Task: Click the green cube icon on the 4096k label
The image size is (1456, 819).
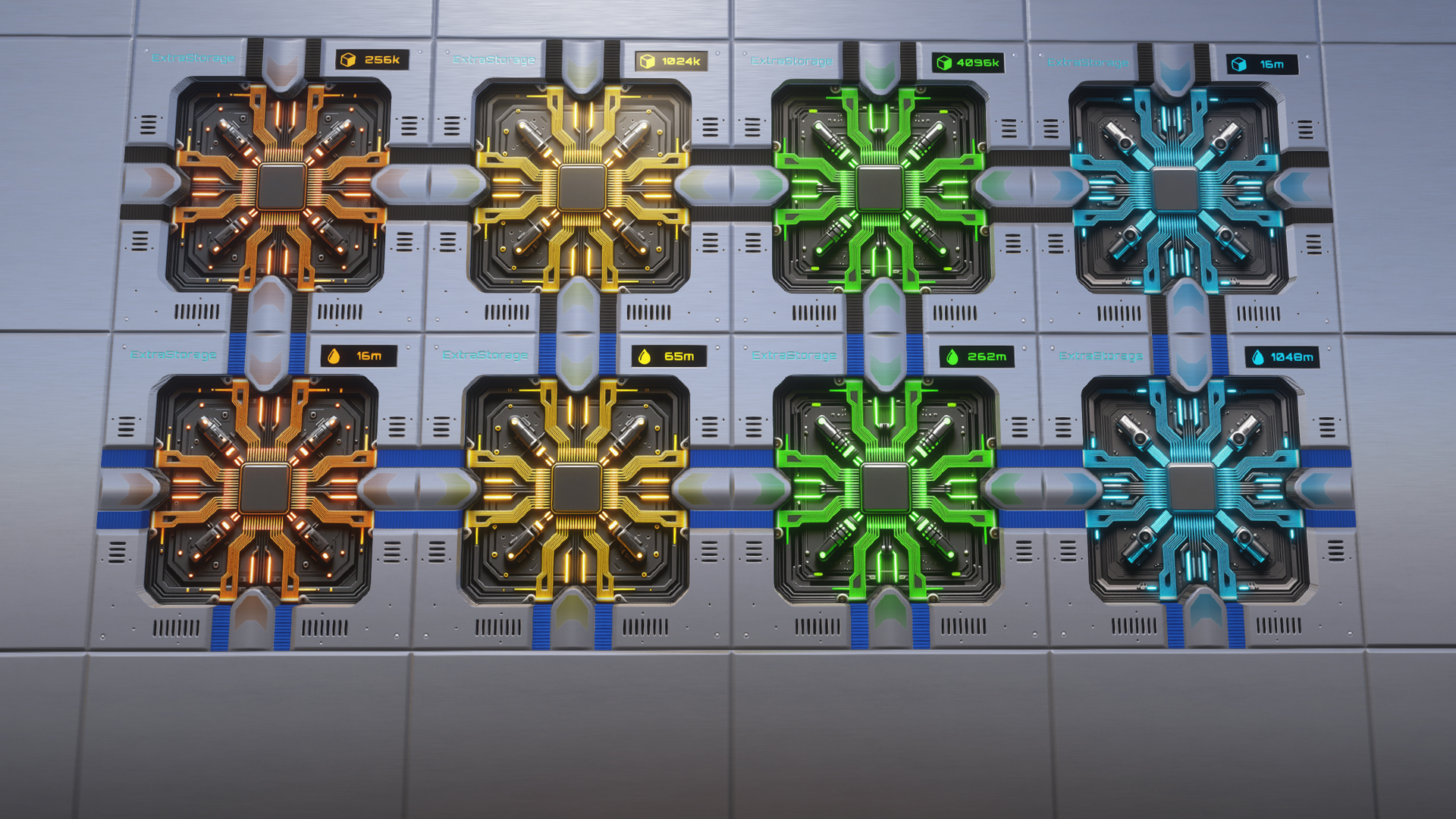Action: point(944,63)
